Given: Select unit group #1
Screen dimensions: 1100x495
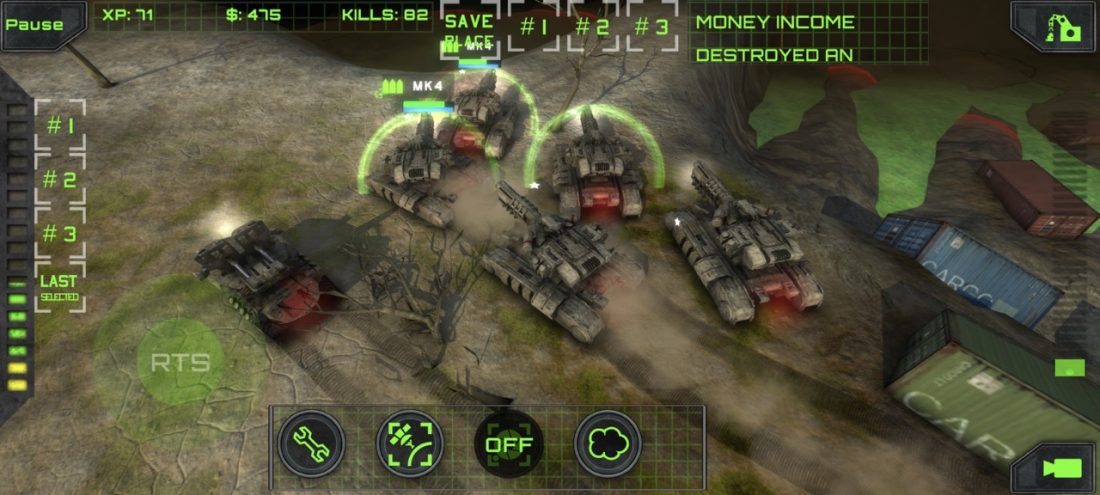Looking at the screenshot, I should coord(61,126).
